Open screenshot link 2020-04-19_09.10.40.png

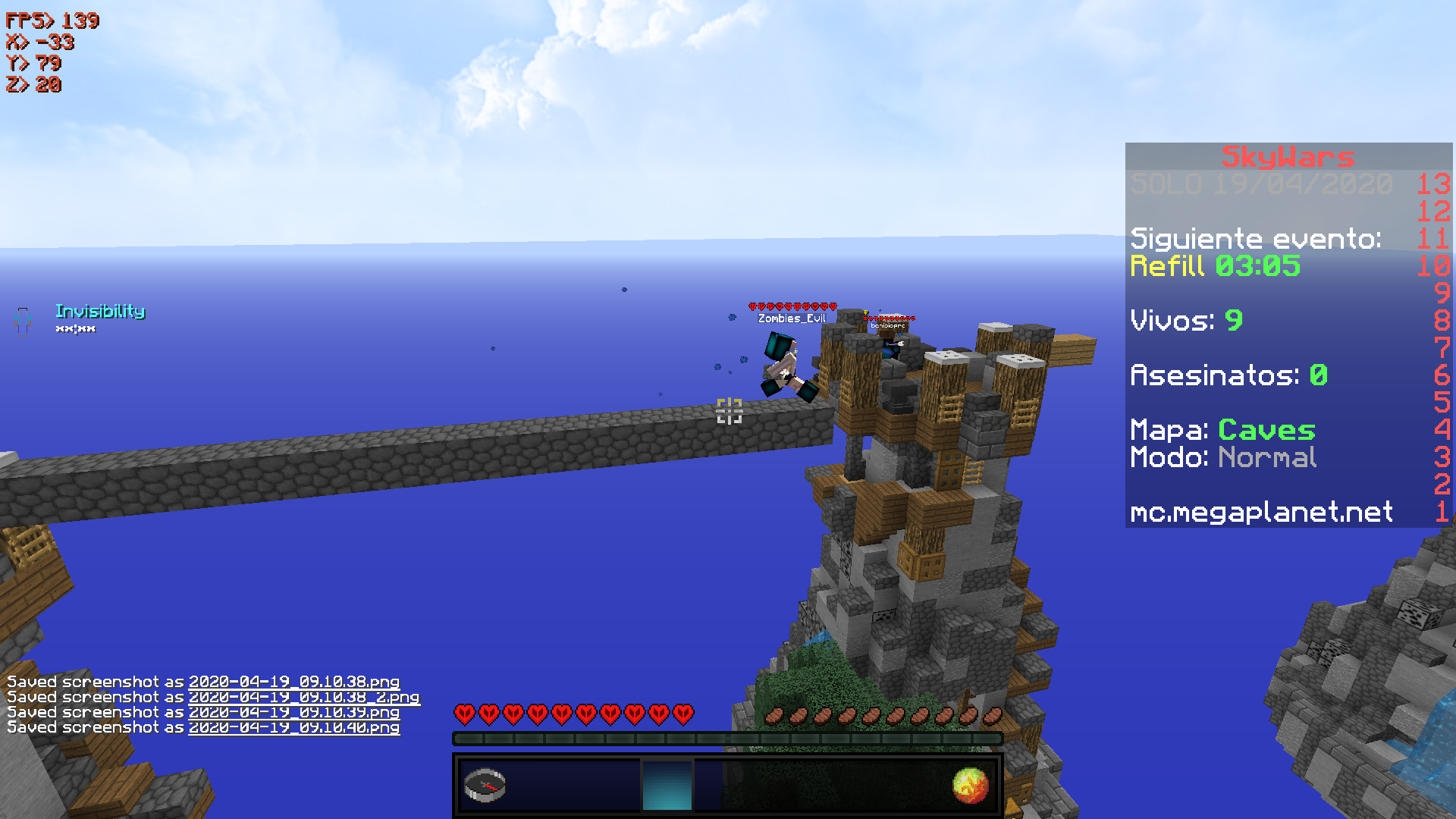(293, 727)
